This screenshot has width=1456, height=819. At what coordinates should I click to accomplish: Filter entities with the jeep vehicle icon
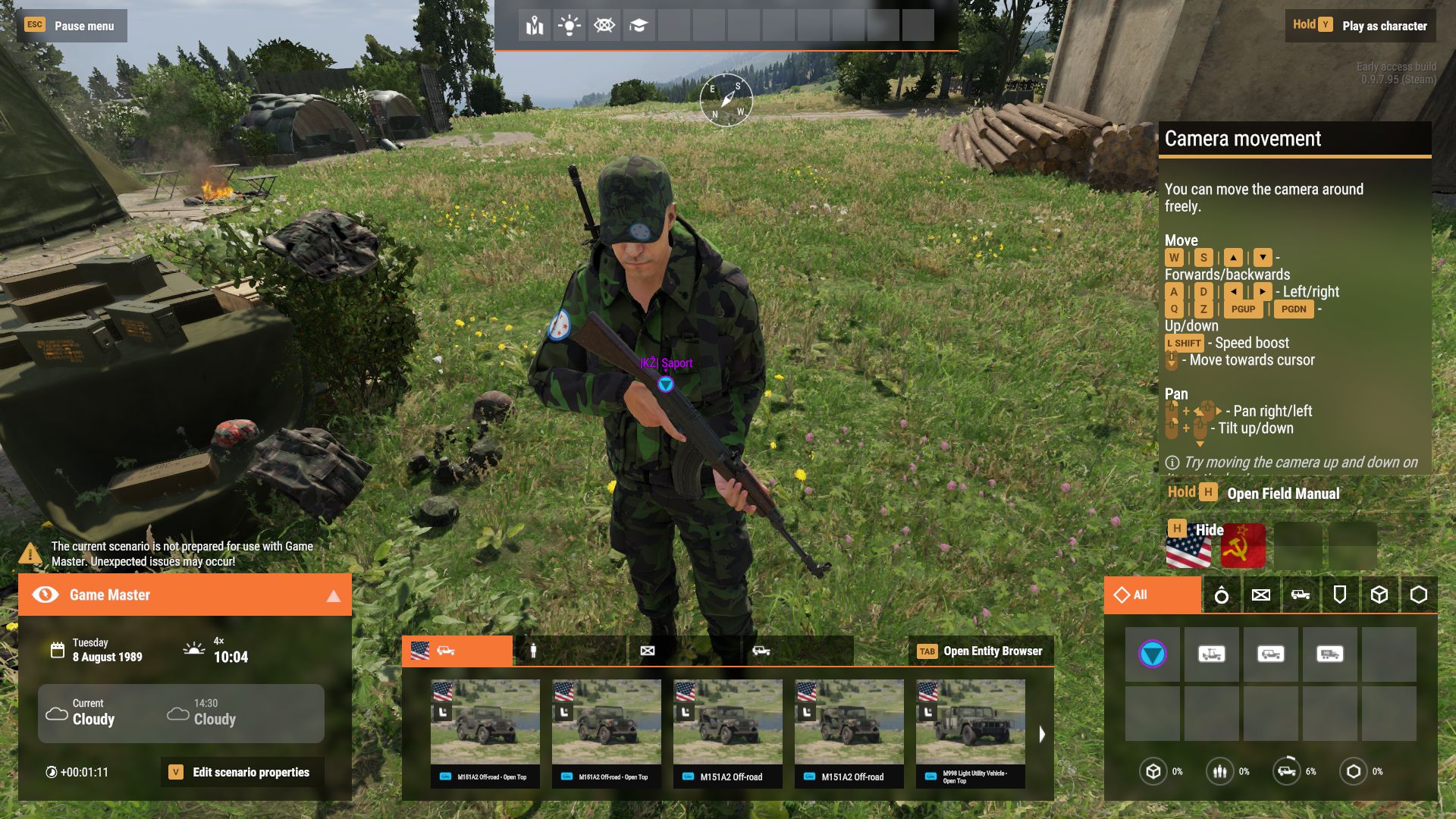point(1301,595)
